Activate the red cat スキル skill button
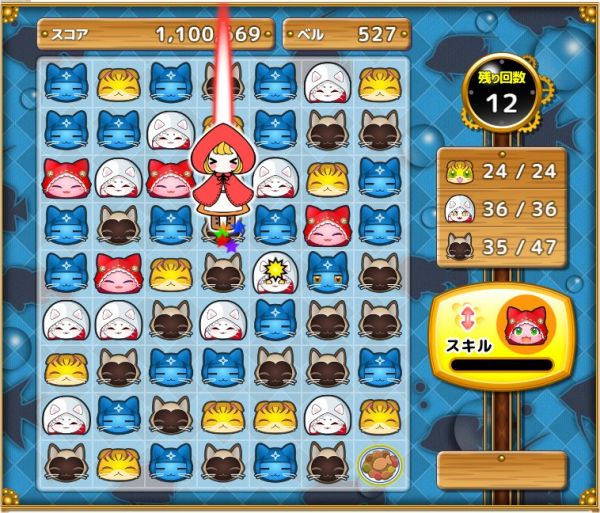This screenshot has width=600, height=513. point(500,337)
